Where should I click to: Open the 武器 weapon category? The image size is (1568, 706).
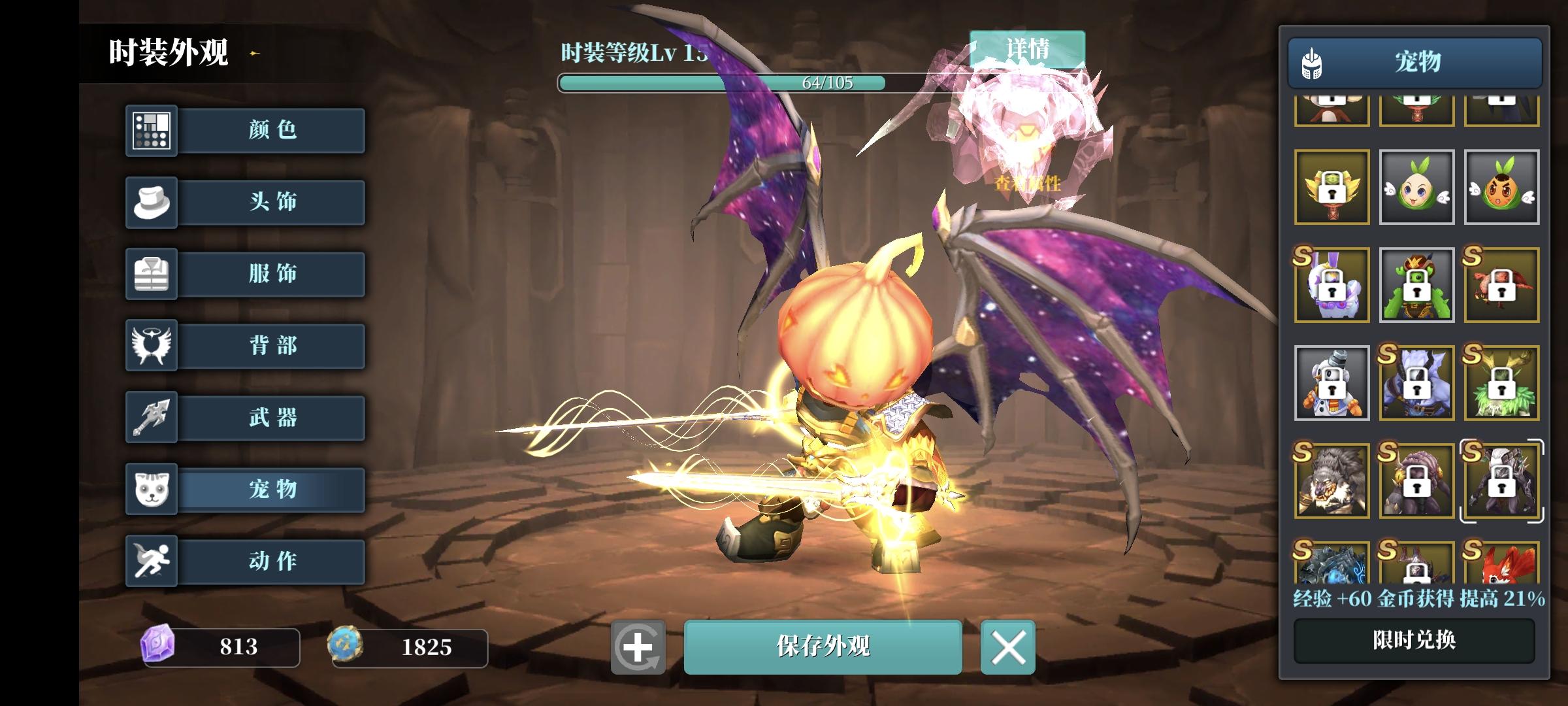point(151,418)
